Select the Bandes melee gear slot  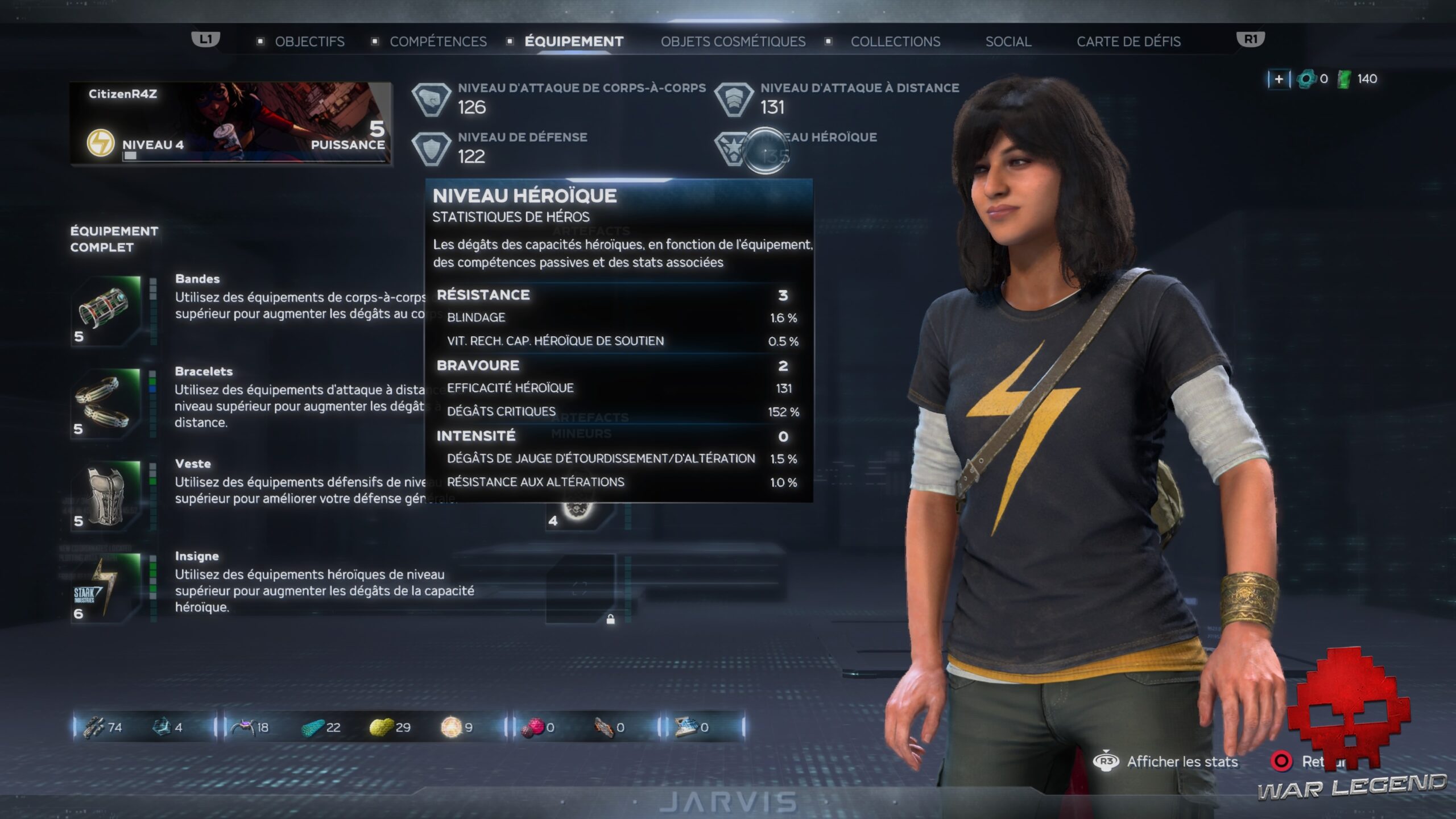click(x=106, y=311)
